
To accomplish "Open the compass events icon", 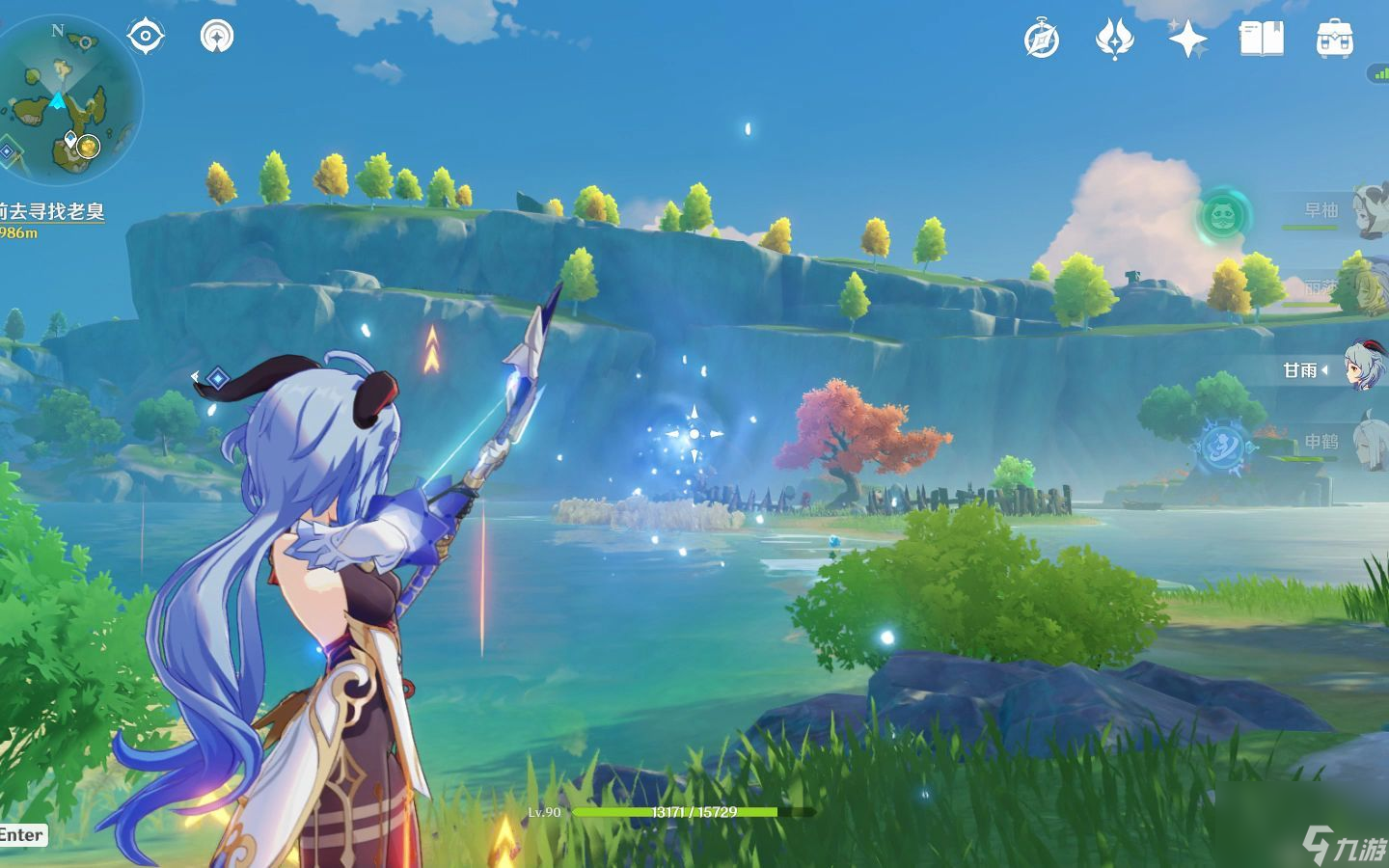I will pyautogui.click(x=1042, y=40).
